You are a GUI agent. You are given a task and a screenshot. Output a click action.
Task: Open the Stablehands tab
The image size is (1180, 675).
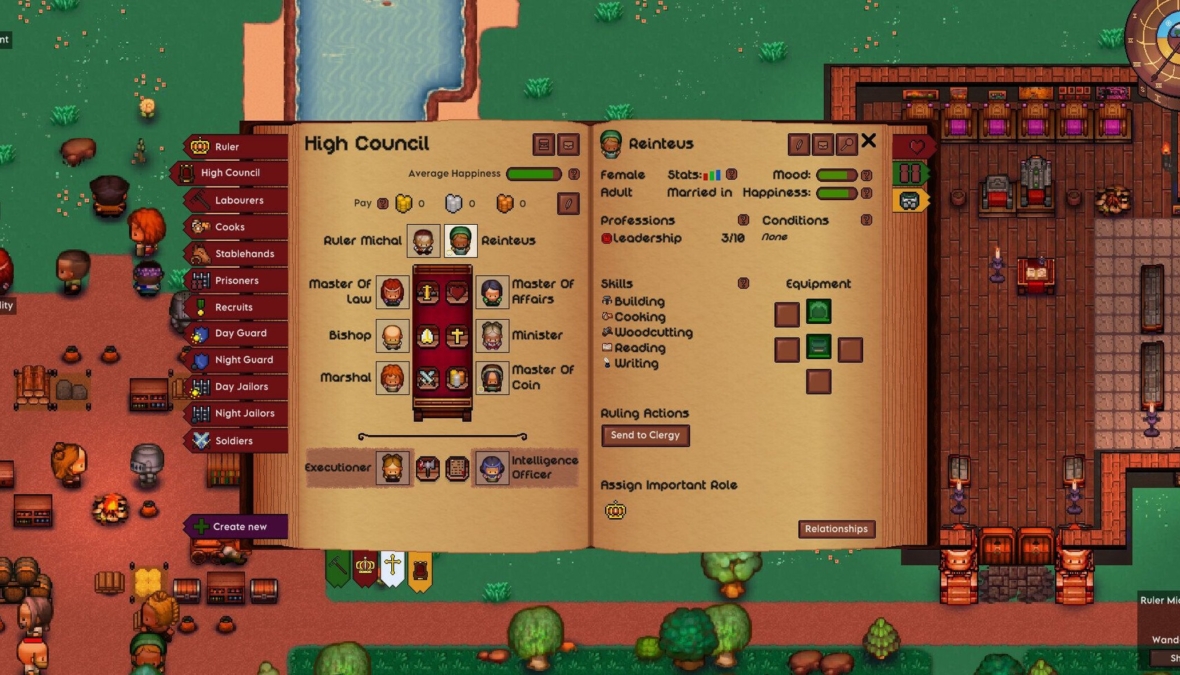click(237, 254)
